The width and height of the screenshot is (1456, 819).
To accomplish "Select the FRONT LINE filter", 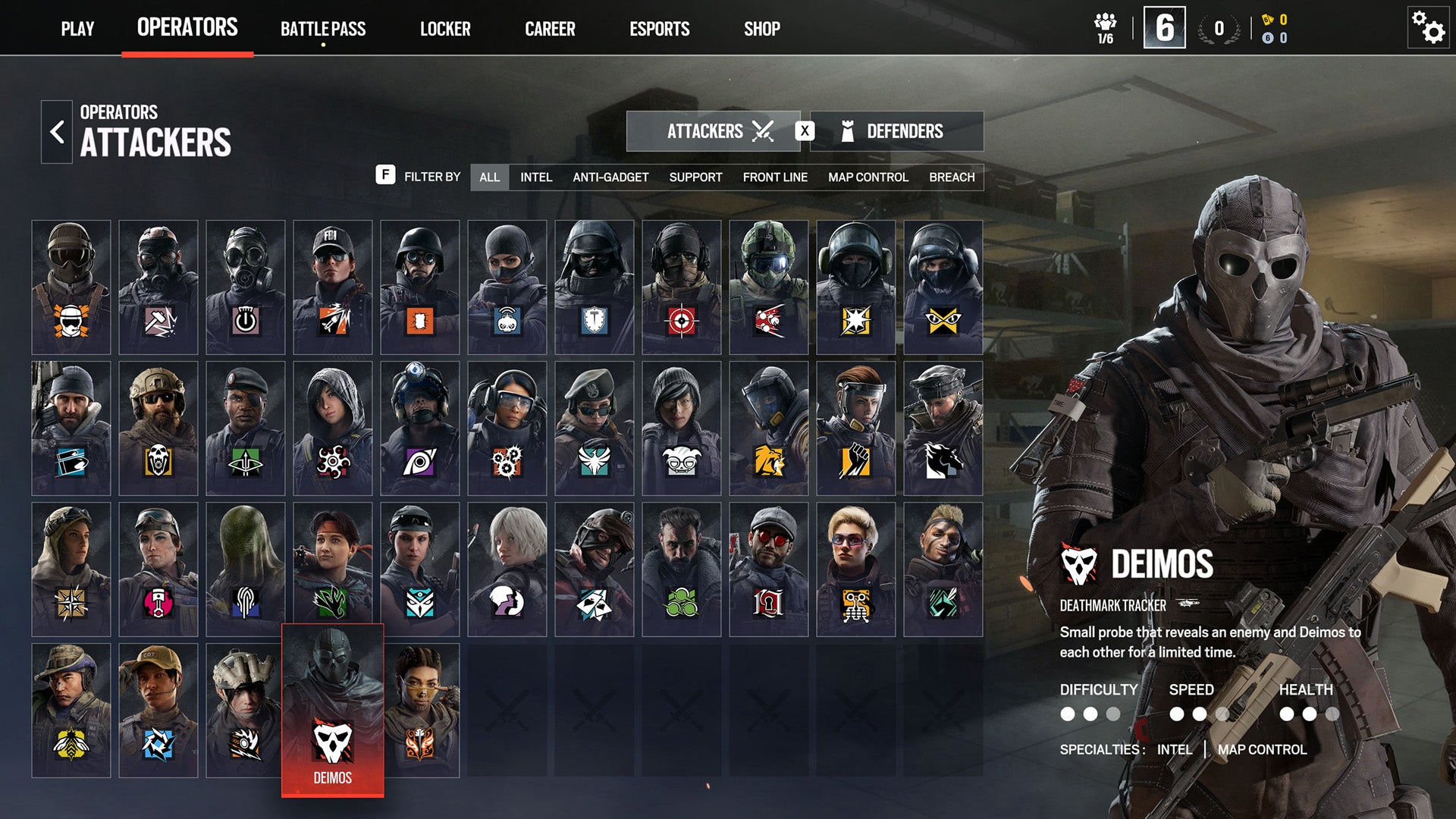I will point(776,177).
